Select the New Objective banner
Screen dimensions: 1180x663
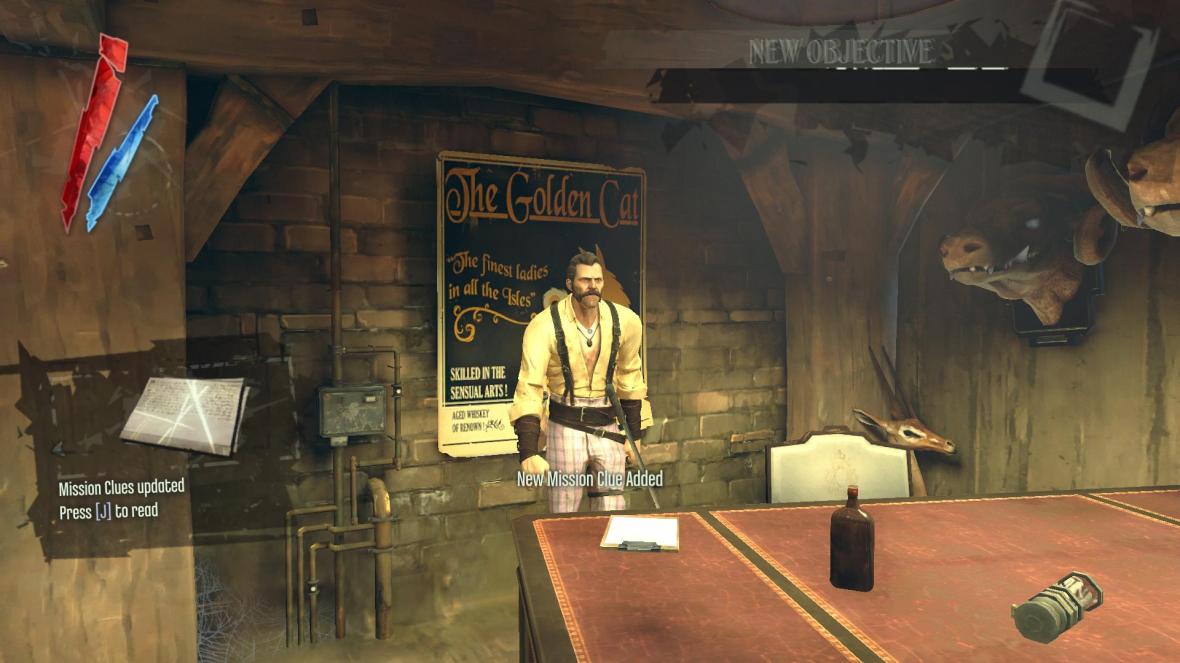point(841,53)
